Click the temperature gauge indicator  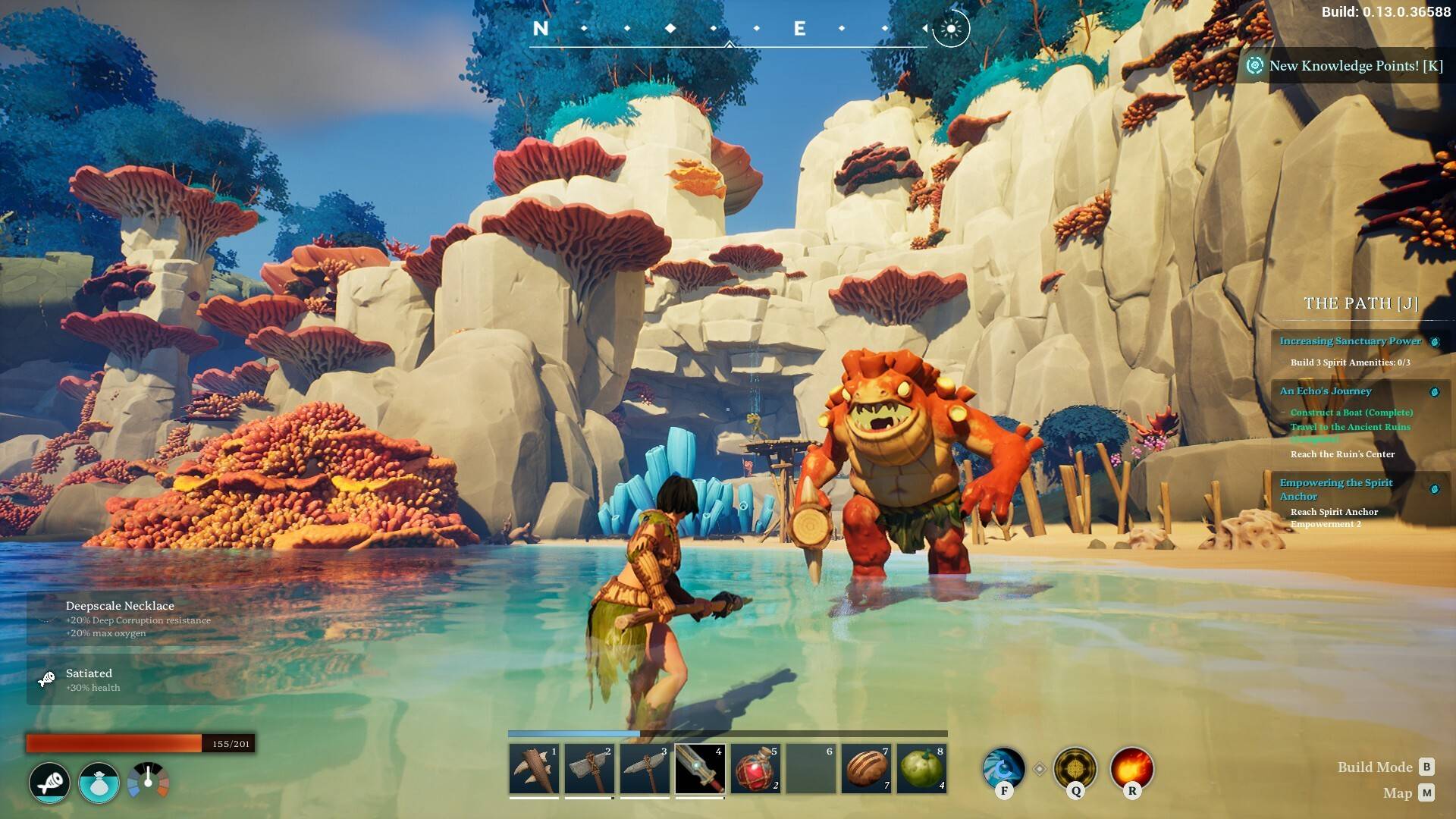(x=148, y=781)
